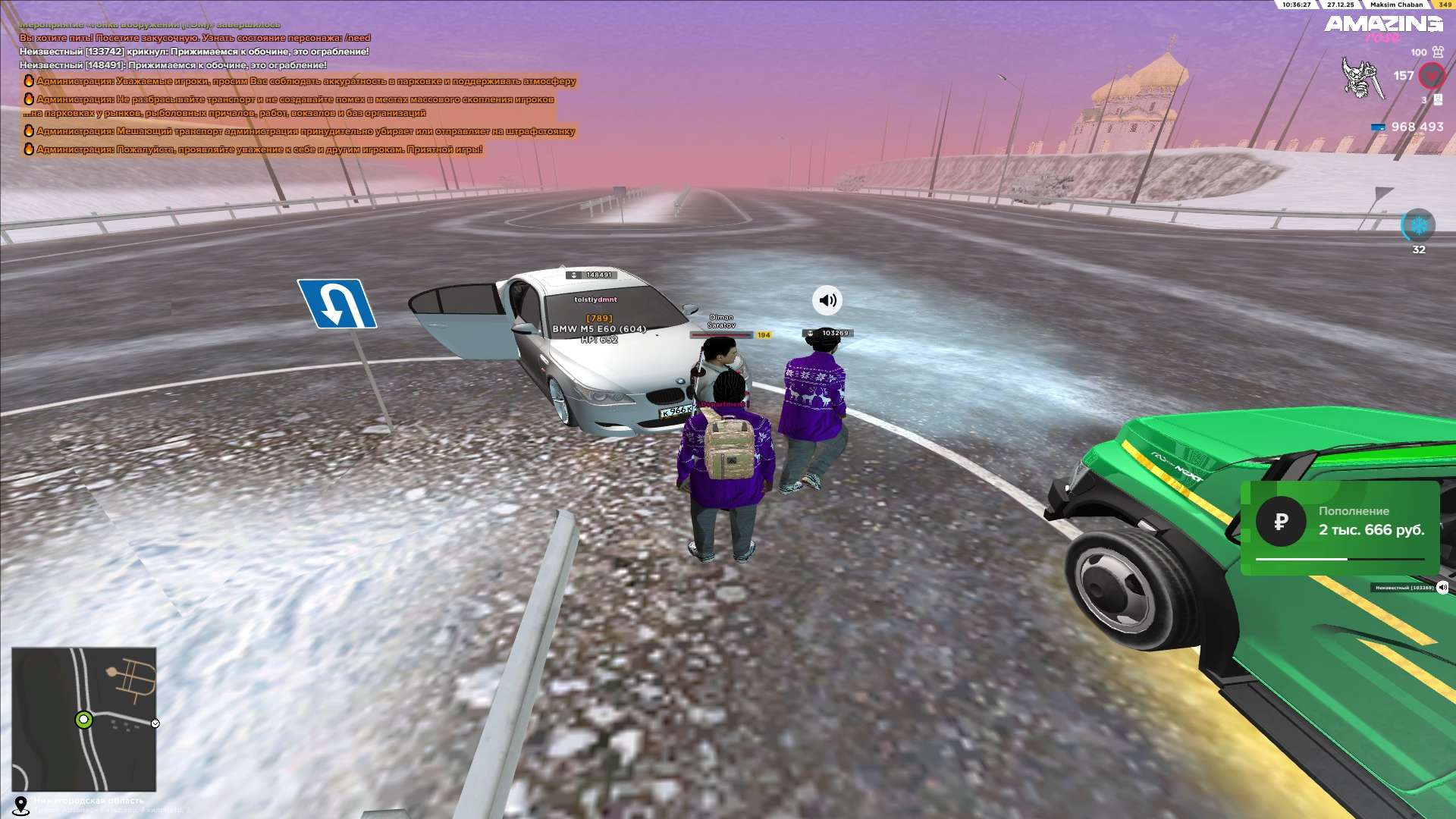The width and height of the screenshot is (1456, 819).
Task: Select the snowflake cold status icon
Action: click(1418, 225)
